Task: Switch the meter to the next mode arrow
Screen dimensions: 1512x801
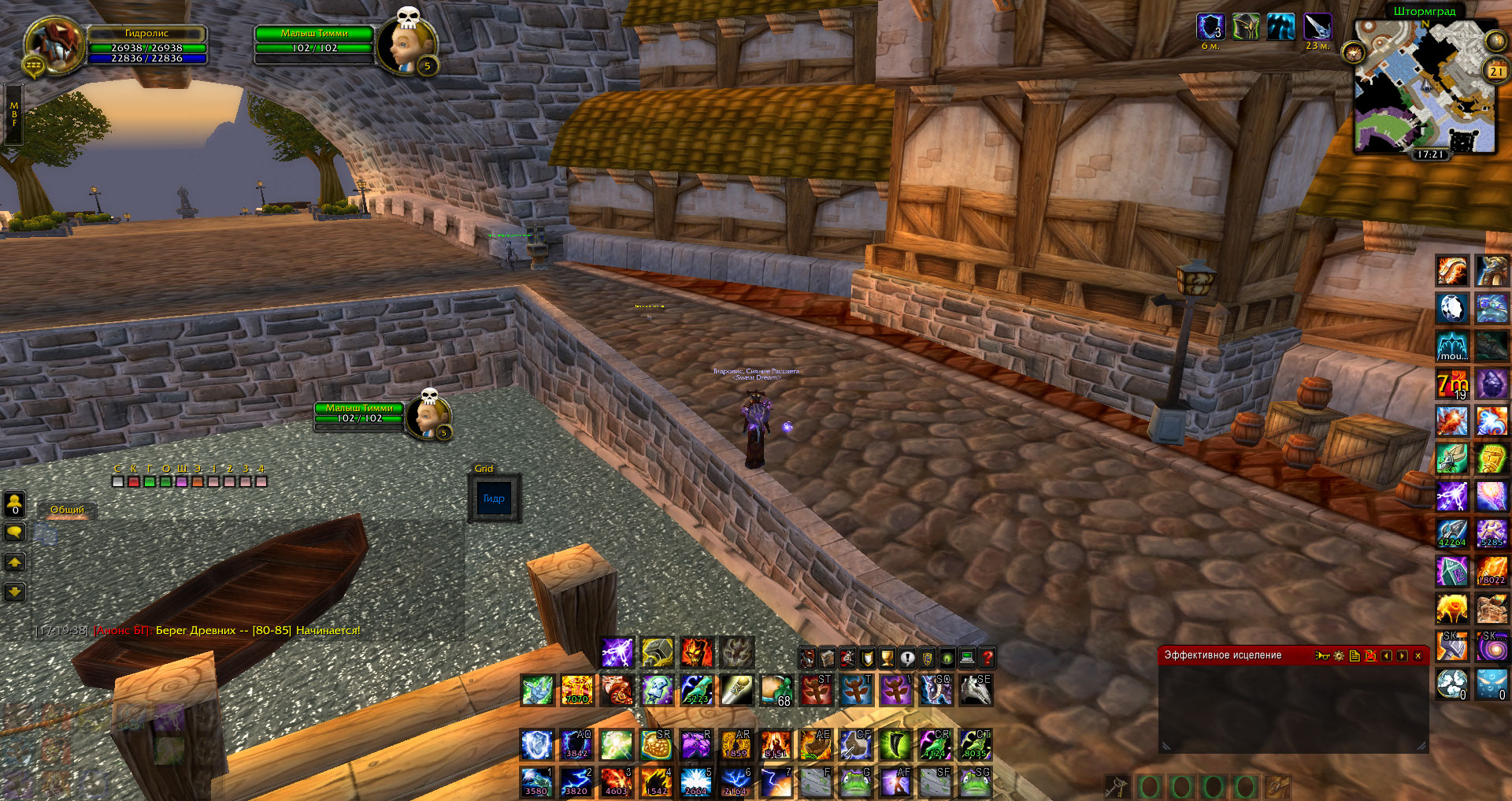Action: point(1403,655)
